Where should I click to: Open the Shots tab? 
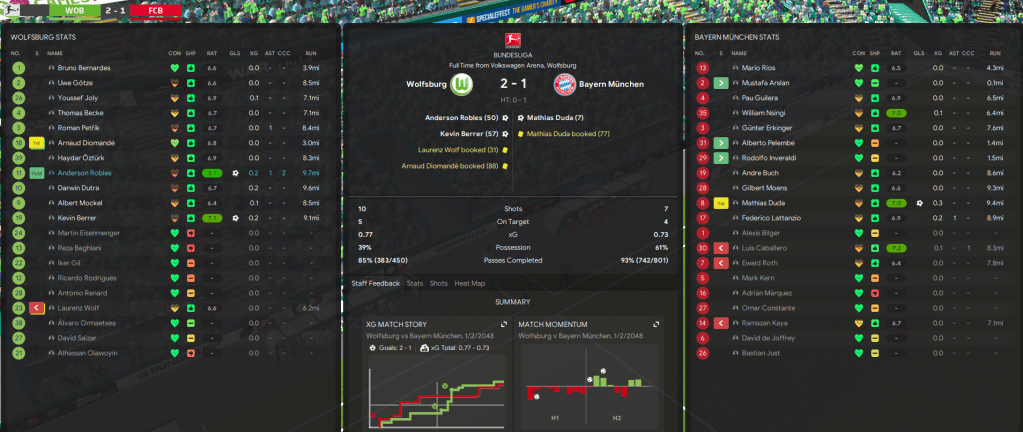(x=438, y=283)
